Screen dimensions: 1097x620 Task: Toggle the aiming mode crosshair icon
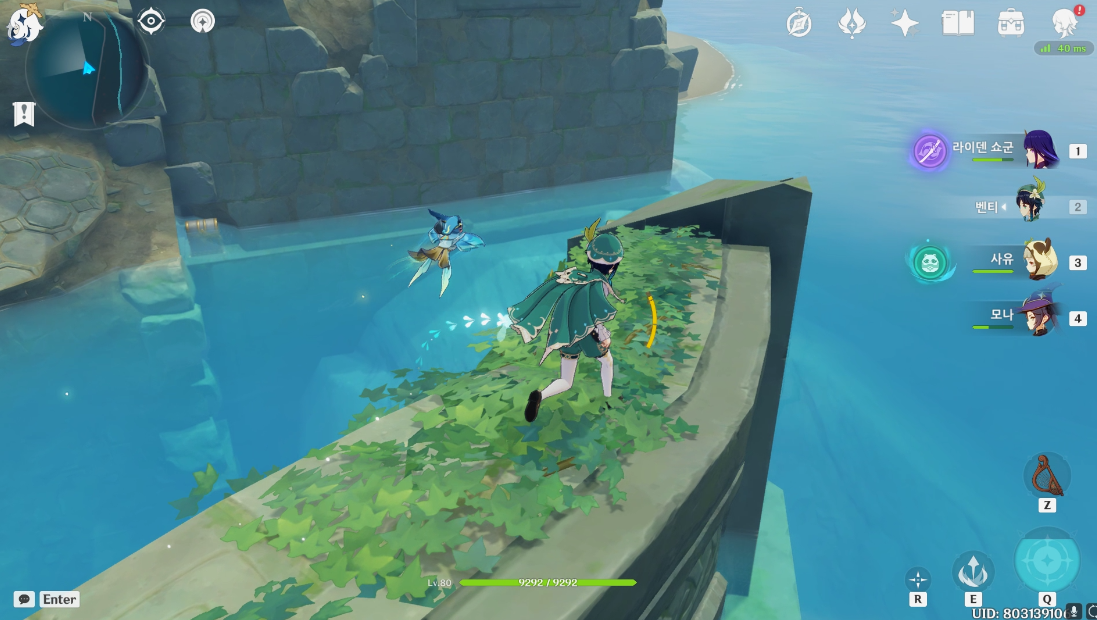[917, 579]
